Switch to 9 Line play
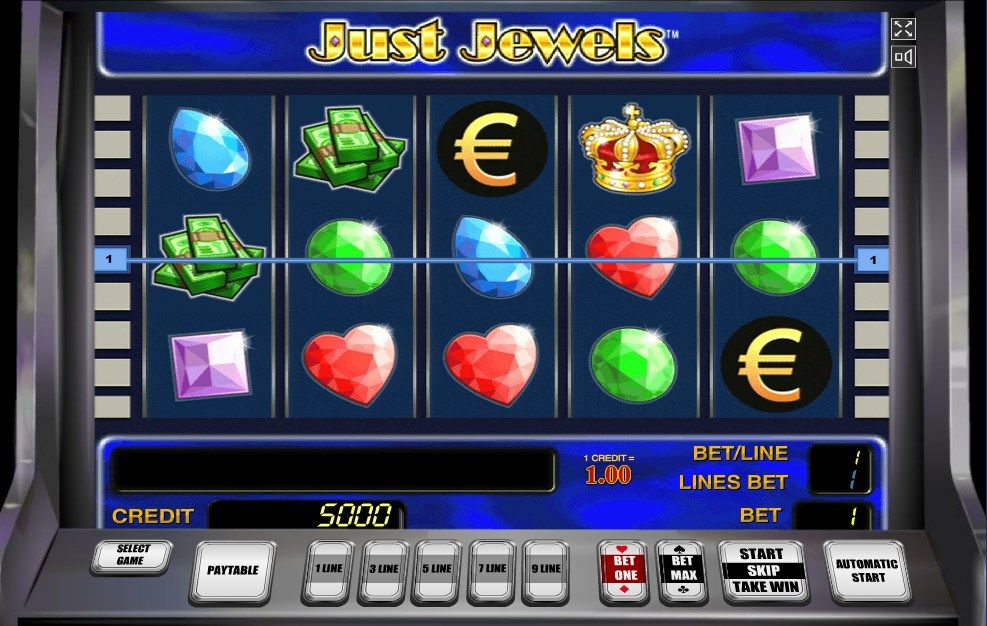Image resolution: width=987 pixels, height=626 pixels. (546, 570)
